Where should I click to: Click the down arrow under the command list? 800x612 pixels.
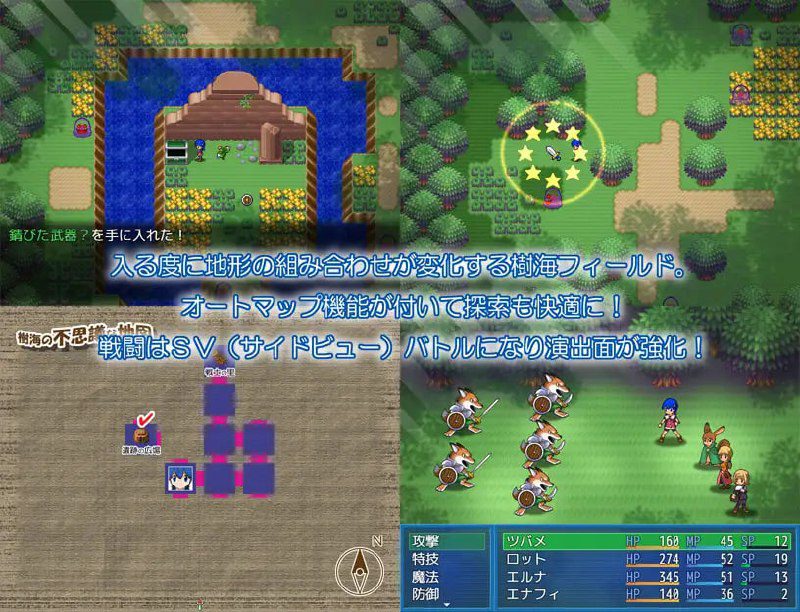point(448,605)
